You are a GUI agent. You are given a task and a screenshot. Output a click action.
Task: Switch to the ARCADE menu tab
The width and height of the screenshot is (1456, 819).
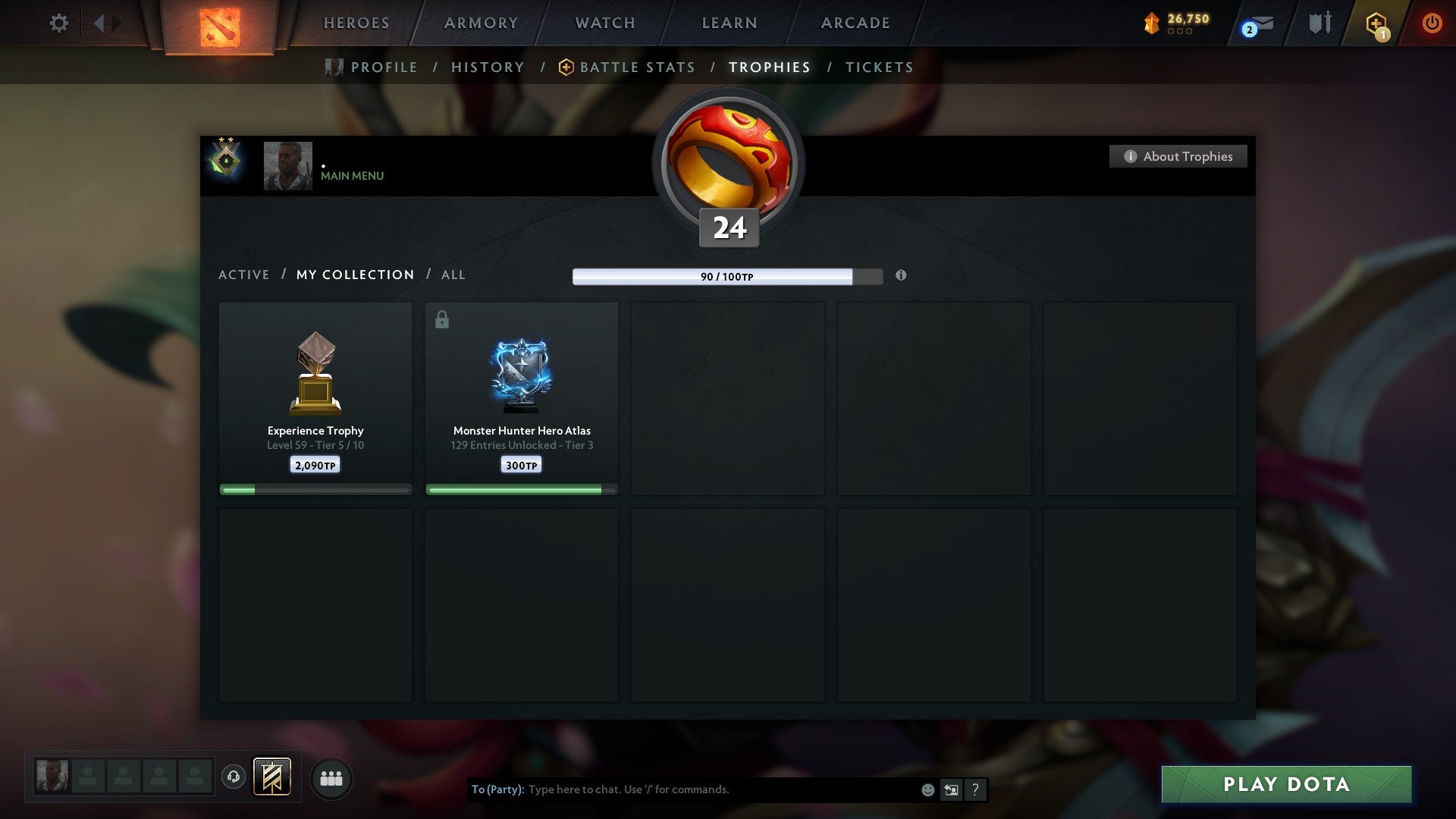pos(854,23)
